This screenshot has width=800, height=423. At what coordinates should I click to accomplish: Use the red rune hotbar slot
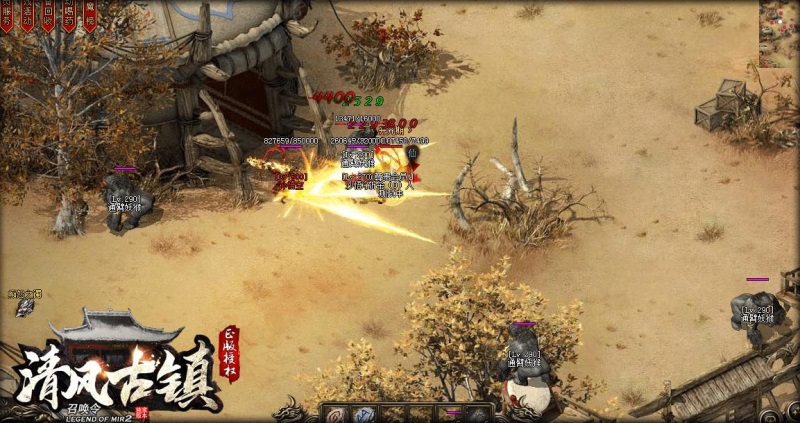point(334,413)
